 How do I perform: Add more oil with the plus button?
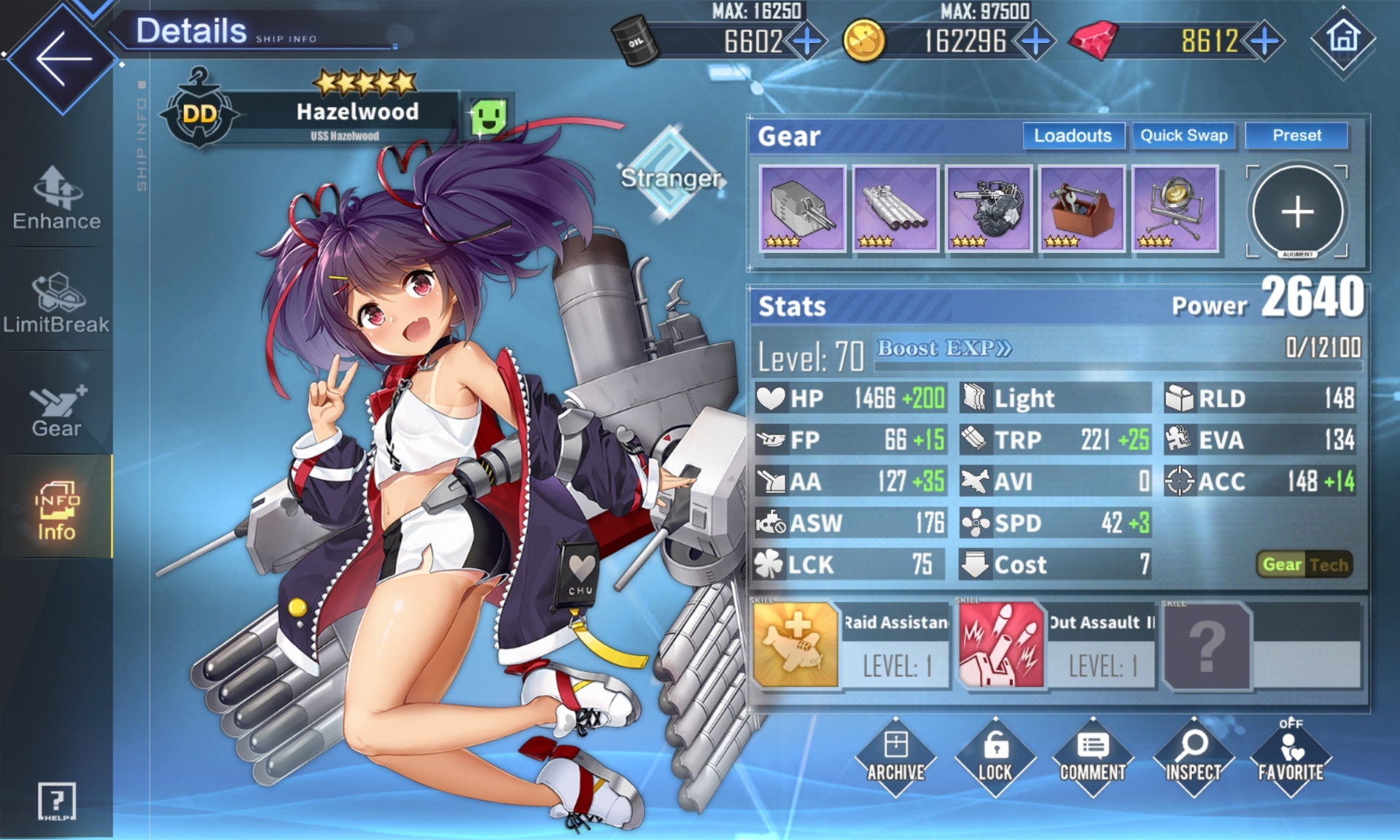[806, 41]
